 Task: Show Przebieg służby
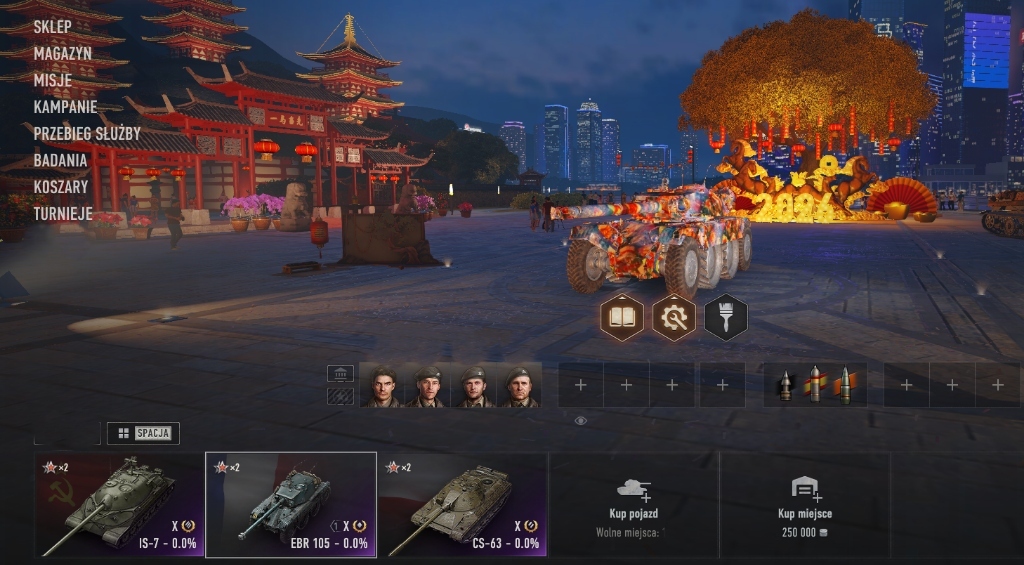click(x=87, y=133)
